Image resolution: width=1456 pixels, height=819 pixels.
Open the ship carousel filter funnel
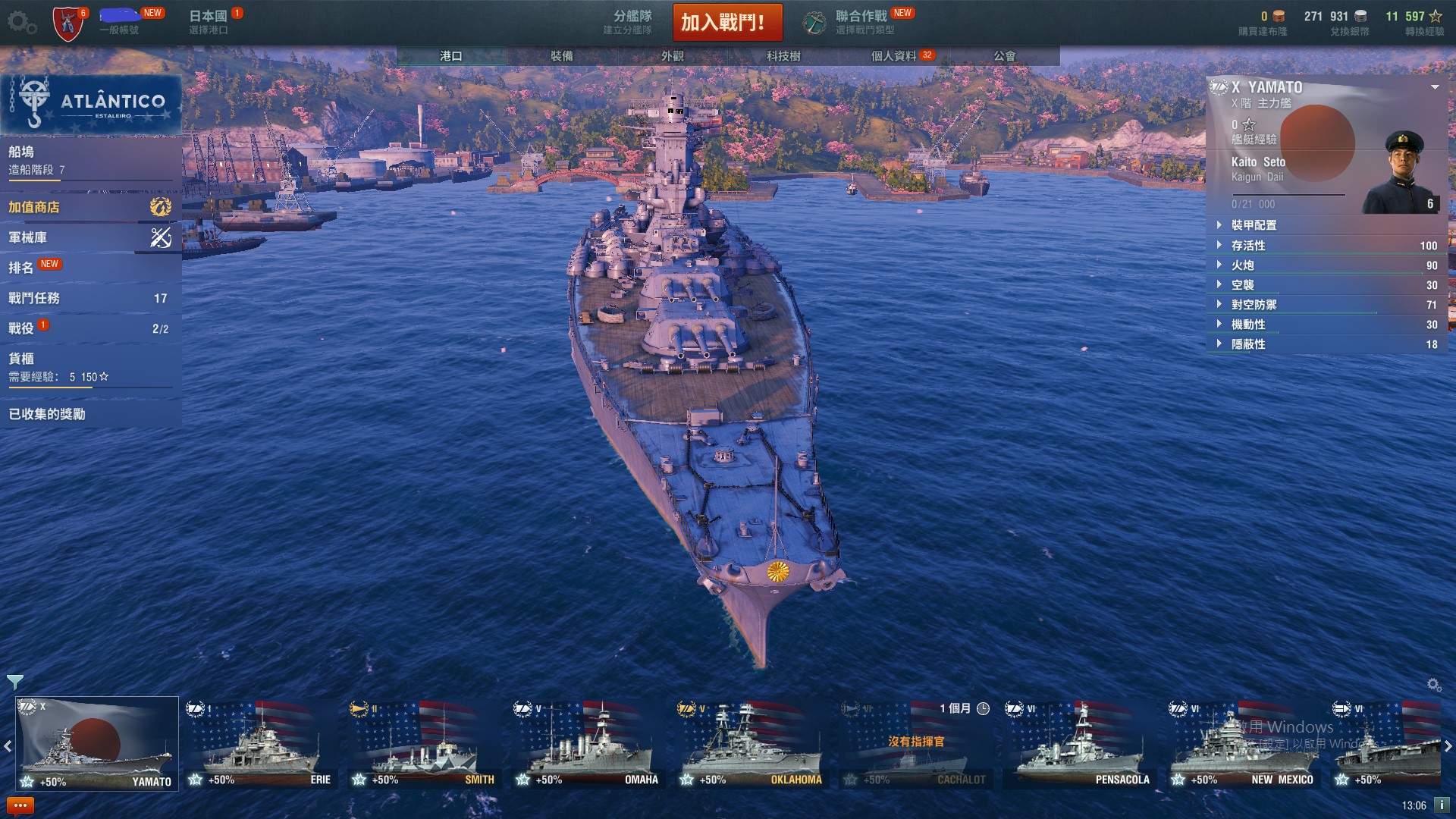14,682
